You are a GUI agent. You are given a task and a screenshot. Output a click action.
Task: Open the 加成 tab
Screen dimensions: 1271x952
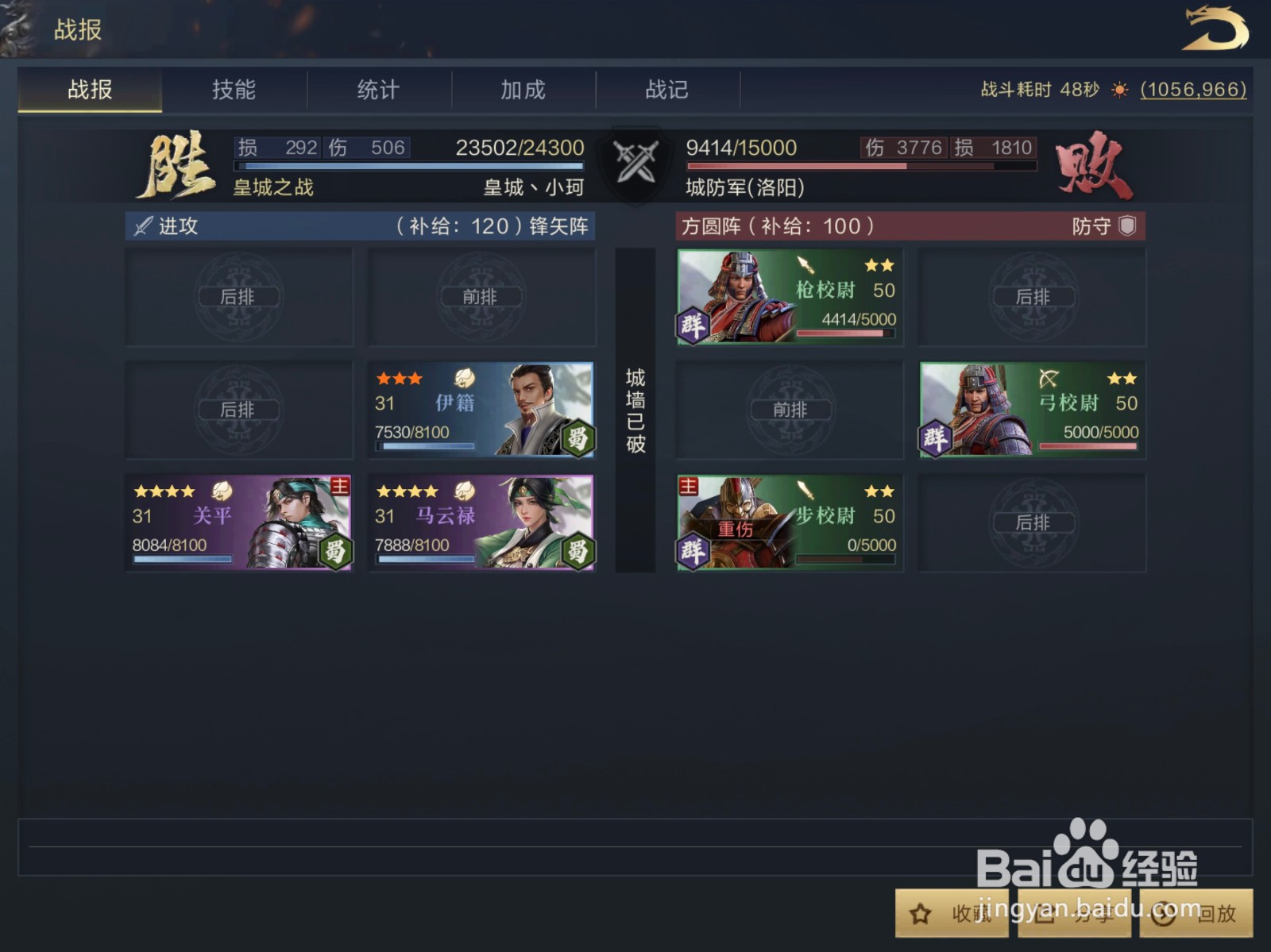click(523, 91)
